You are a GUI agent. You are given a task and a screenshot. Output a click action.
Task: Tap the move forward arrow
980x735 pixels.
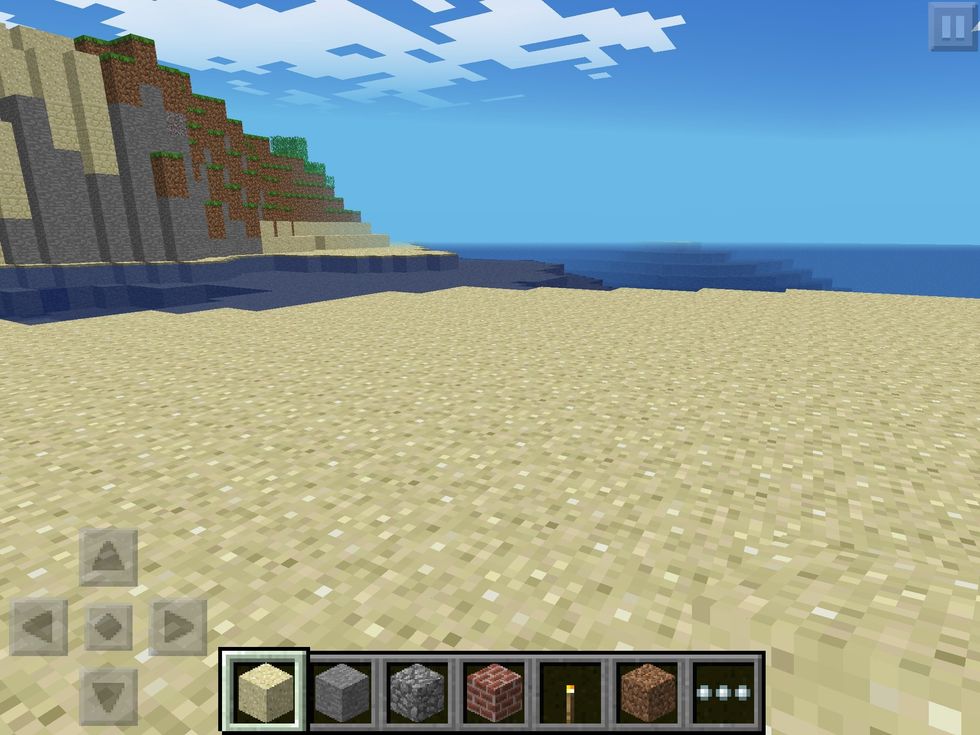108,558
